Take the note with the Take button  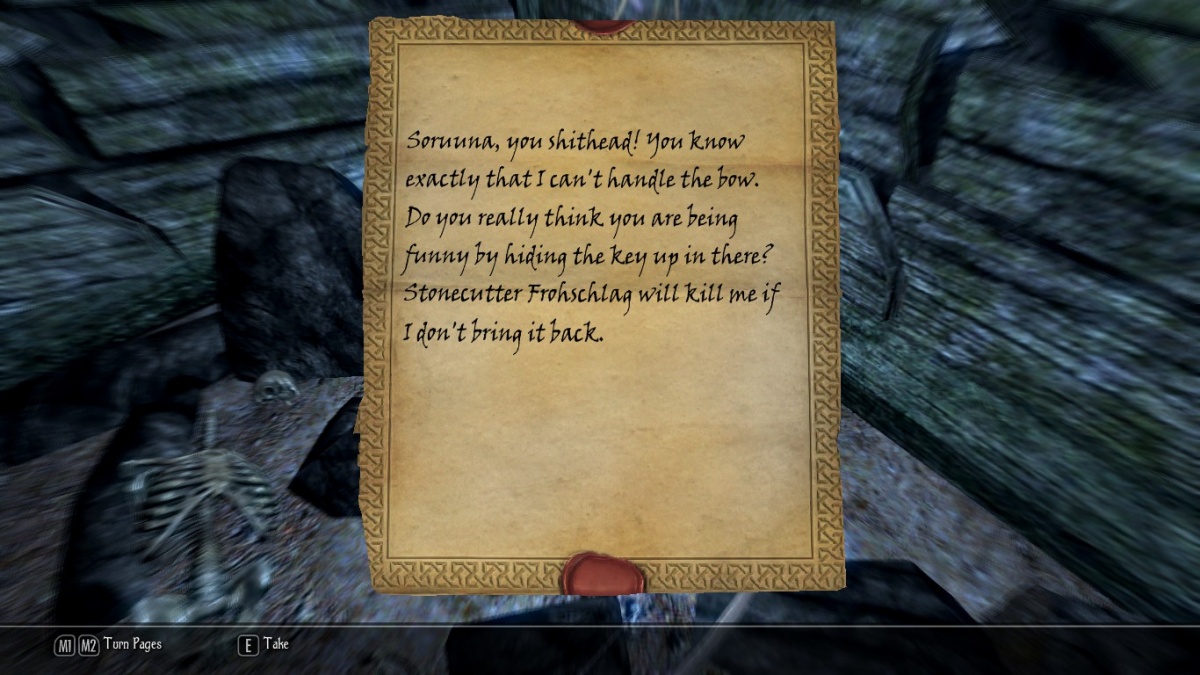(x=264, y=645)
